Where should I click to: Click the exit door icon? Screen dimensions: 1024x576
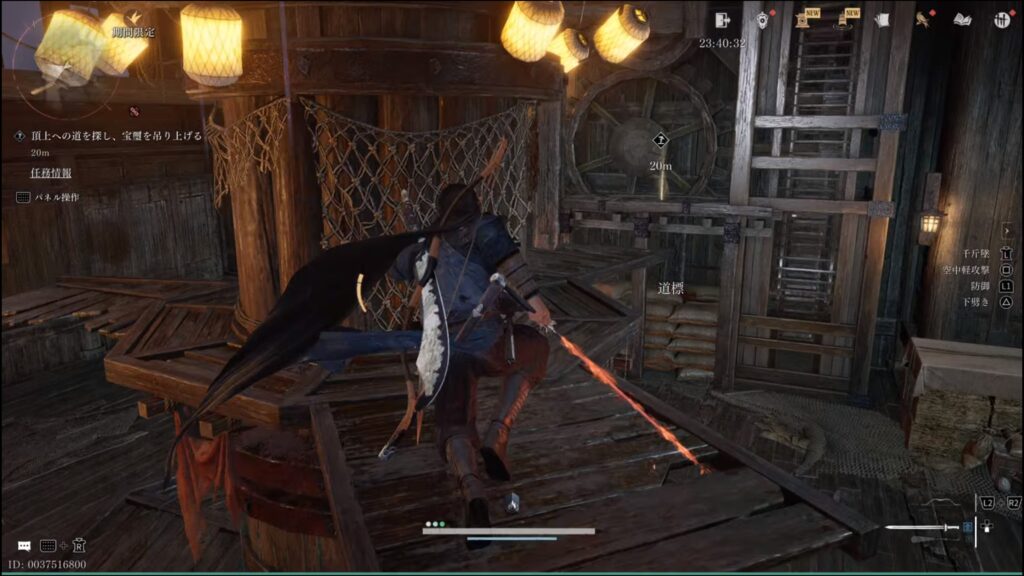(x=723, y=20)
